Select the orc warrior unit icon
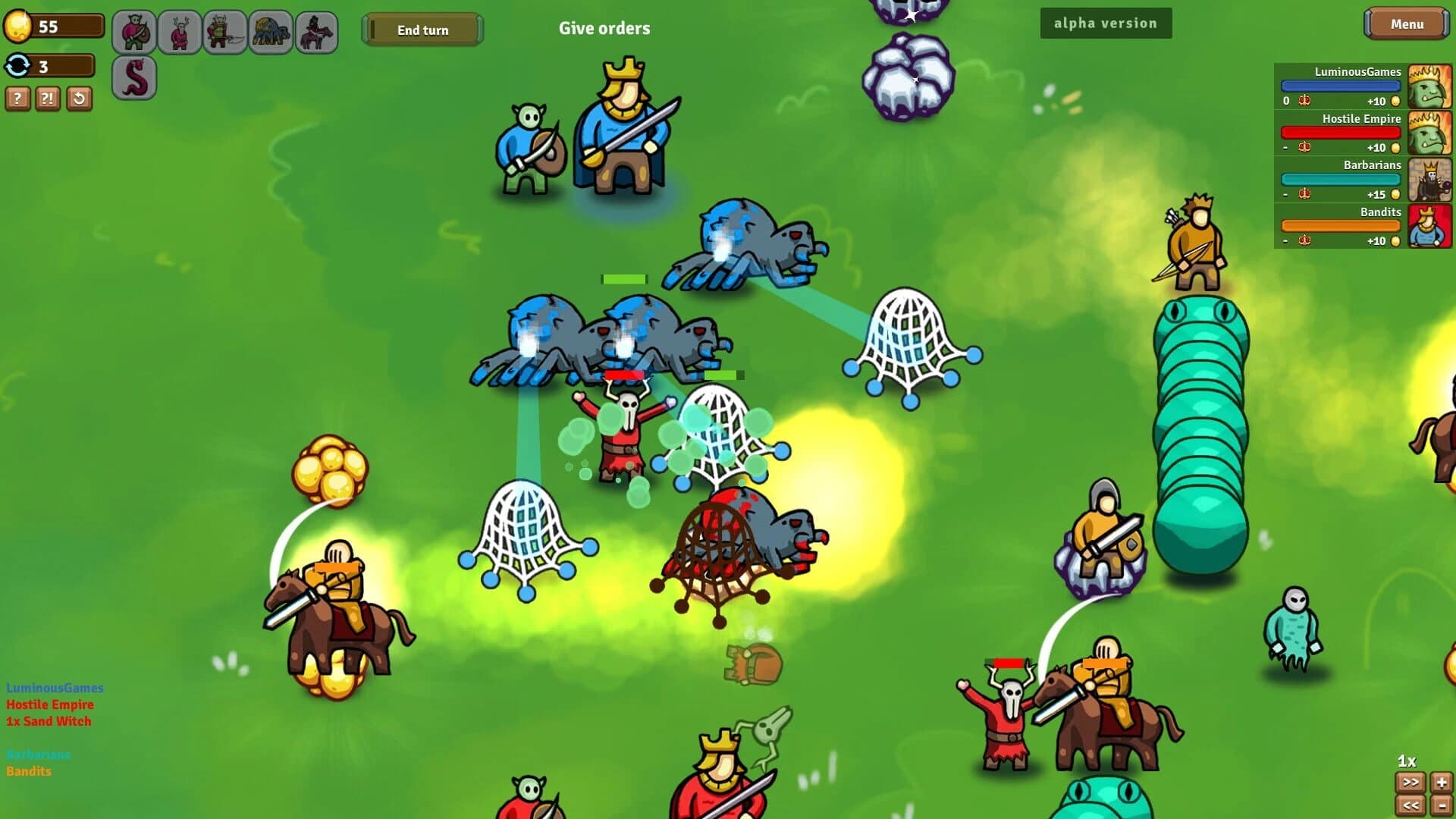Screen dimensions: 1456x819 (x=133, y=32)
